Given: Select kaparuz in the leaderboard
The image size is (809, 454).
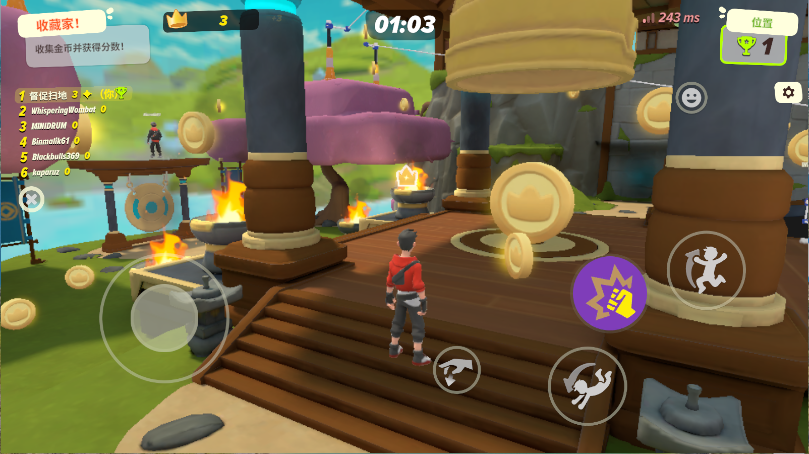Looking at the screenshot, I should click(46, 171).
